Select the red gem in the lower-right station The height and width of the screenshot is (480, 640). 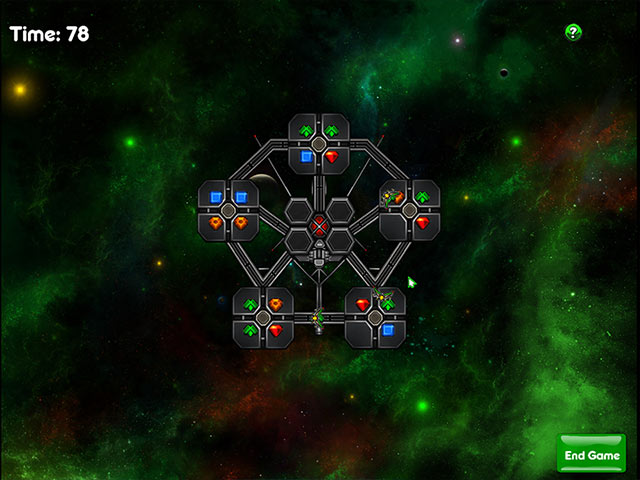(x=362, y=304)
